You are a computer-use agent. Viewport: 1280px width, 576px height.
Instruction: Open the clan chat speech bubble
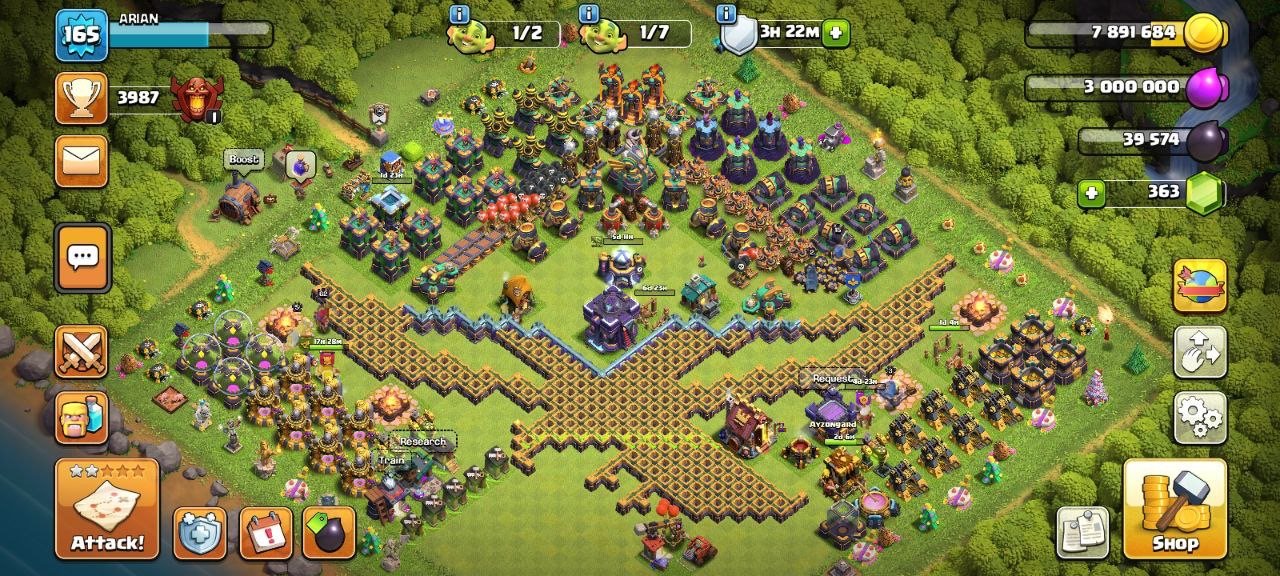coord(81,258)
